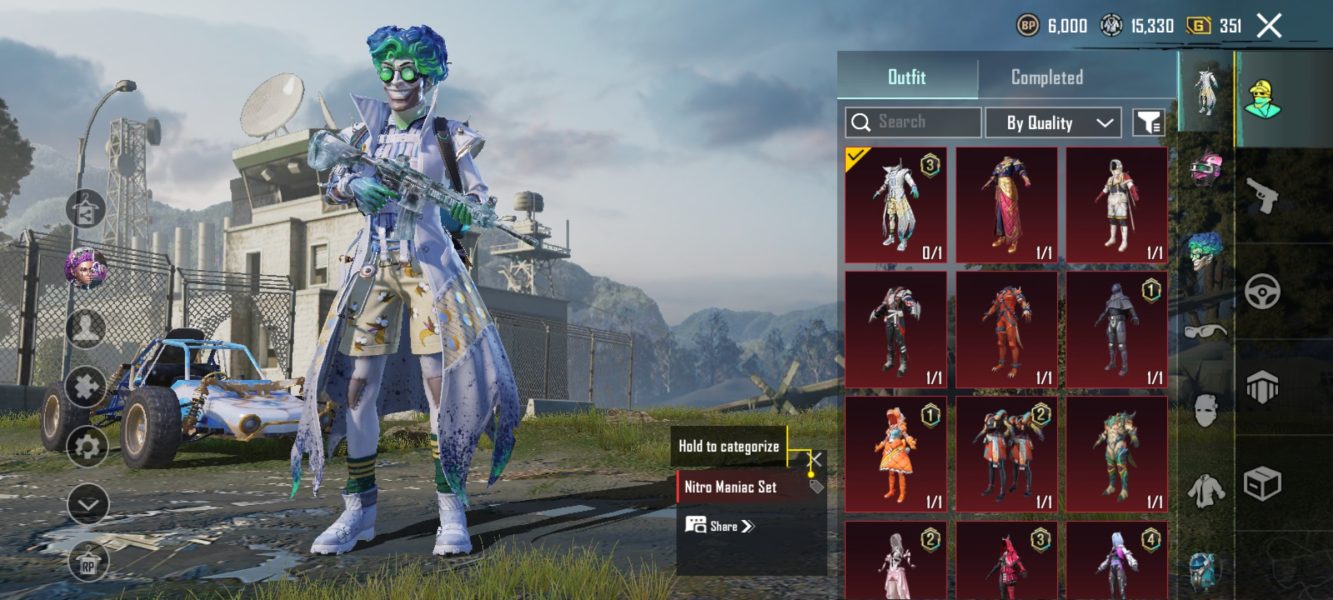Select the Outfit tab
This screenshot has height=600, width=1333.
point(907,77)
